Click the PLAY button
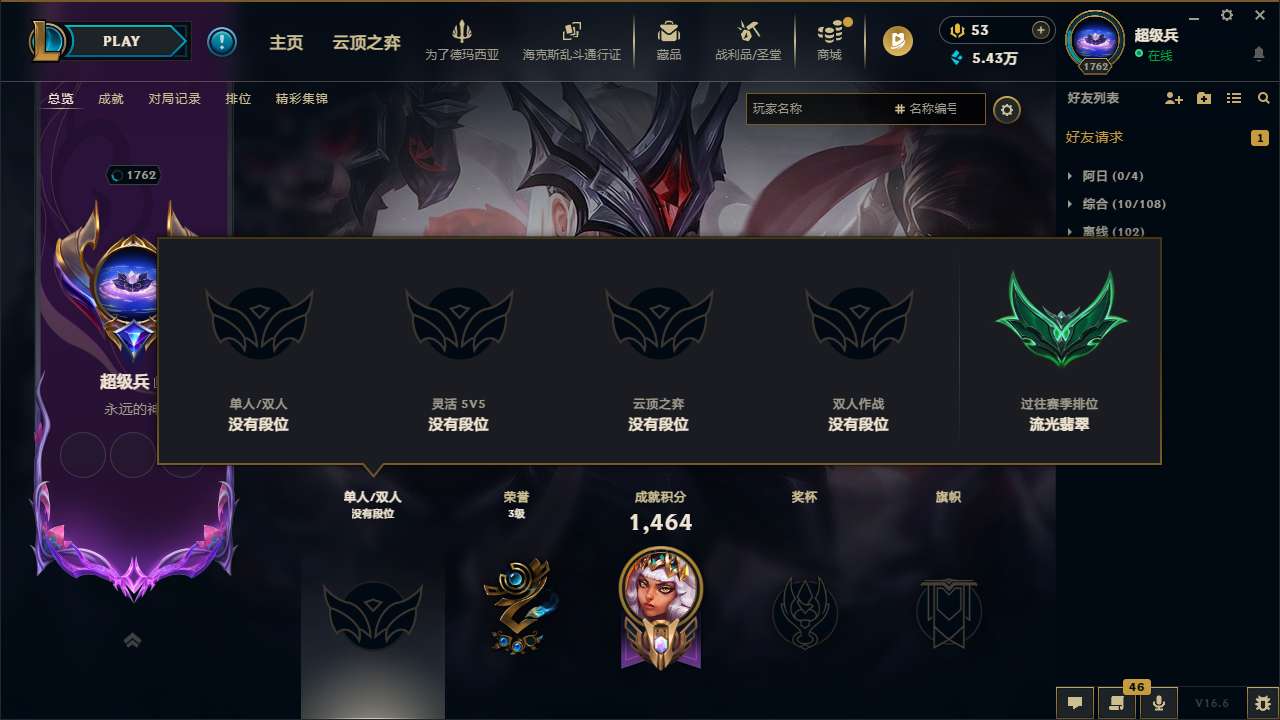Screen dimensions: 1280x720 [x=121, y=41]
